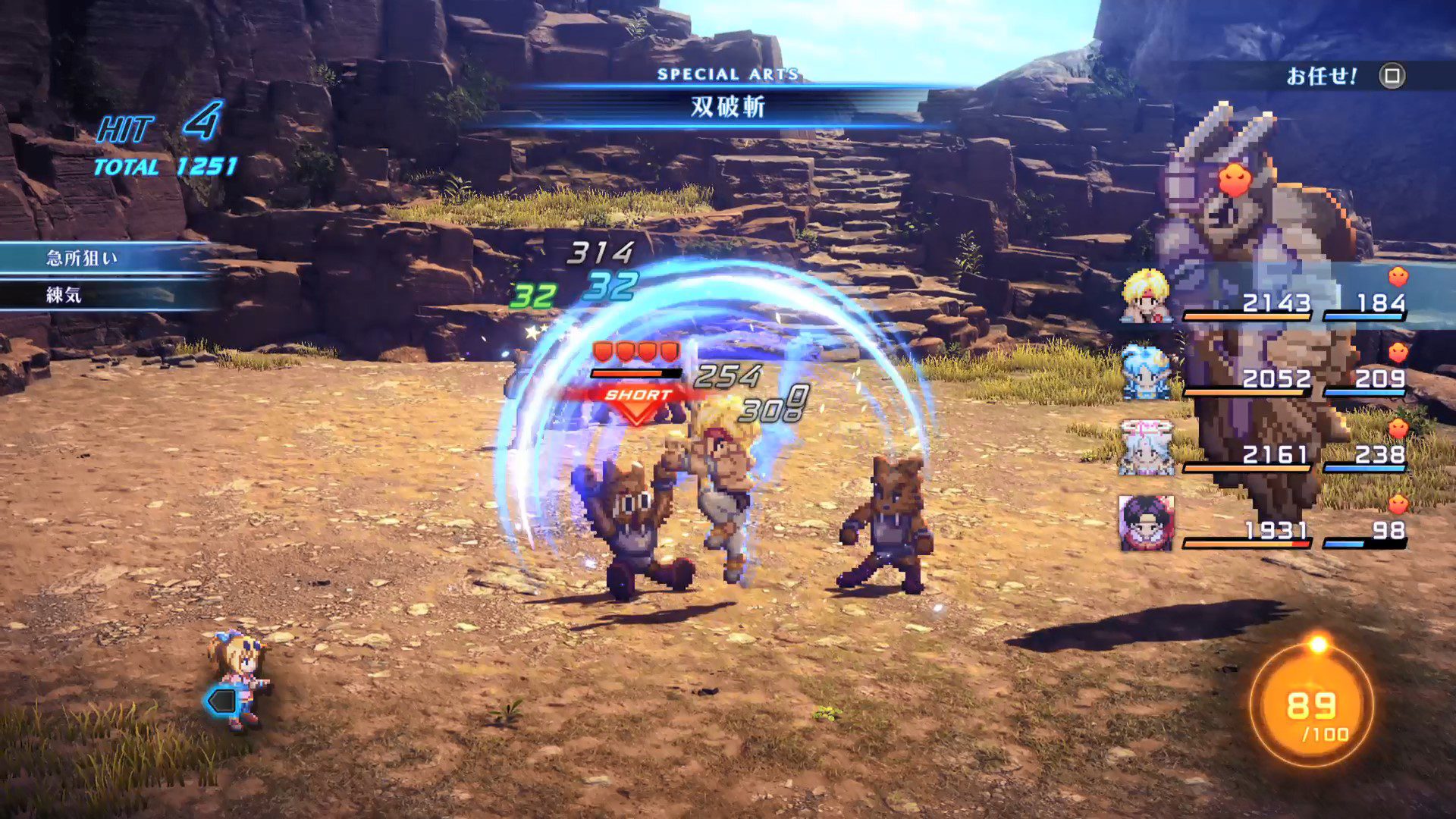Select the blue-haired party member portrait

pos(1146,372)
